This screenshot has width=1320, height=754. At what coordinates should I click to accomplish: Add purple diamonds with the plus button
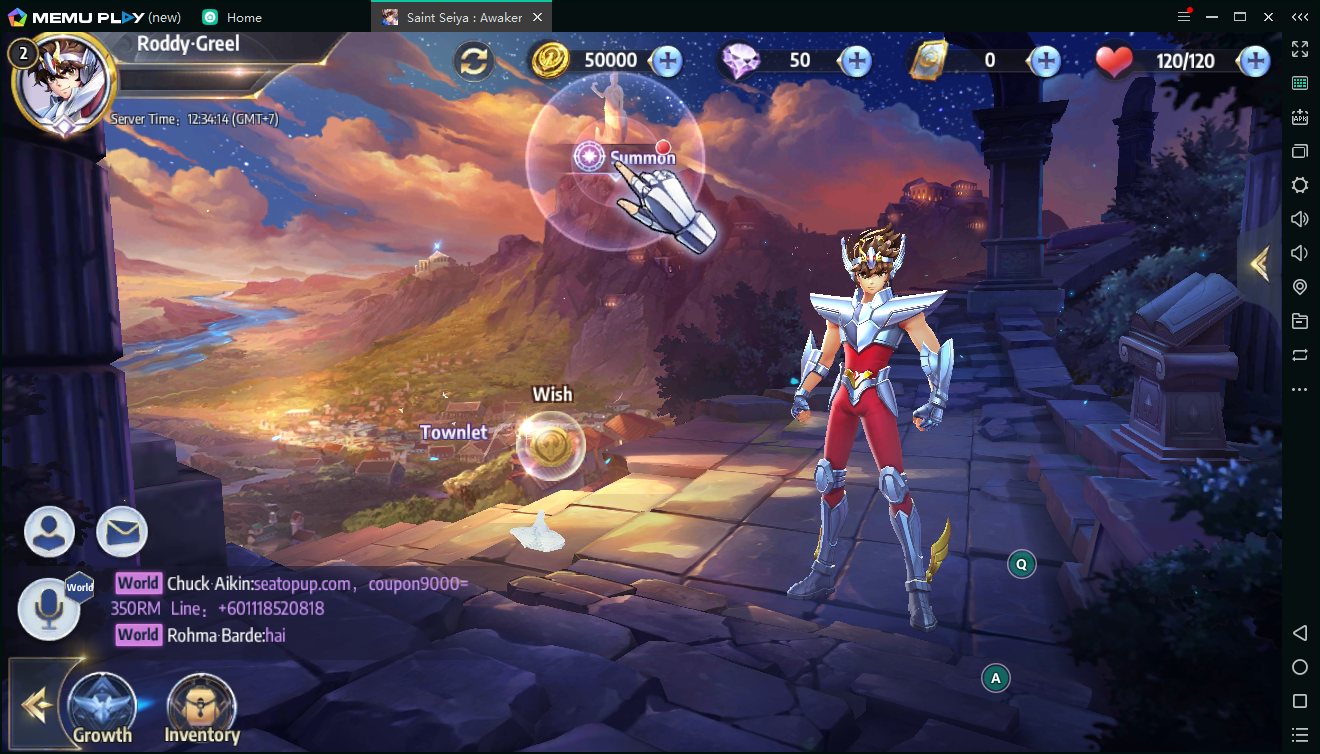[x=856, y=61]
